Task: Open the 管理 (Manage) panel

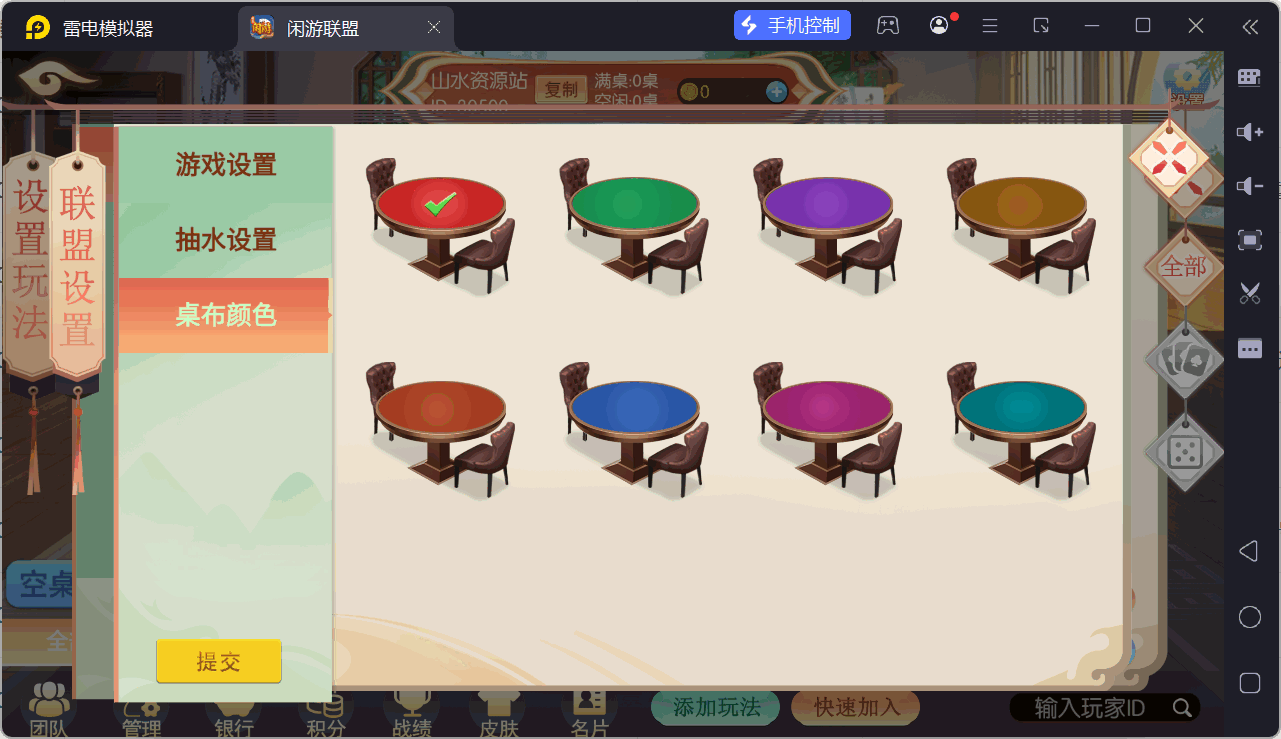Action: [x=142, y=710]
